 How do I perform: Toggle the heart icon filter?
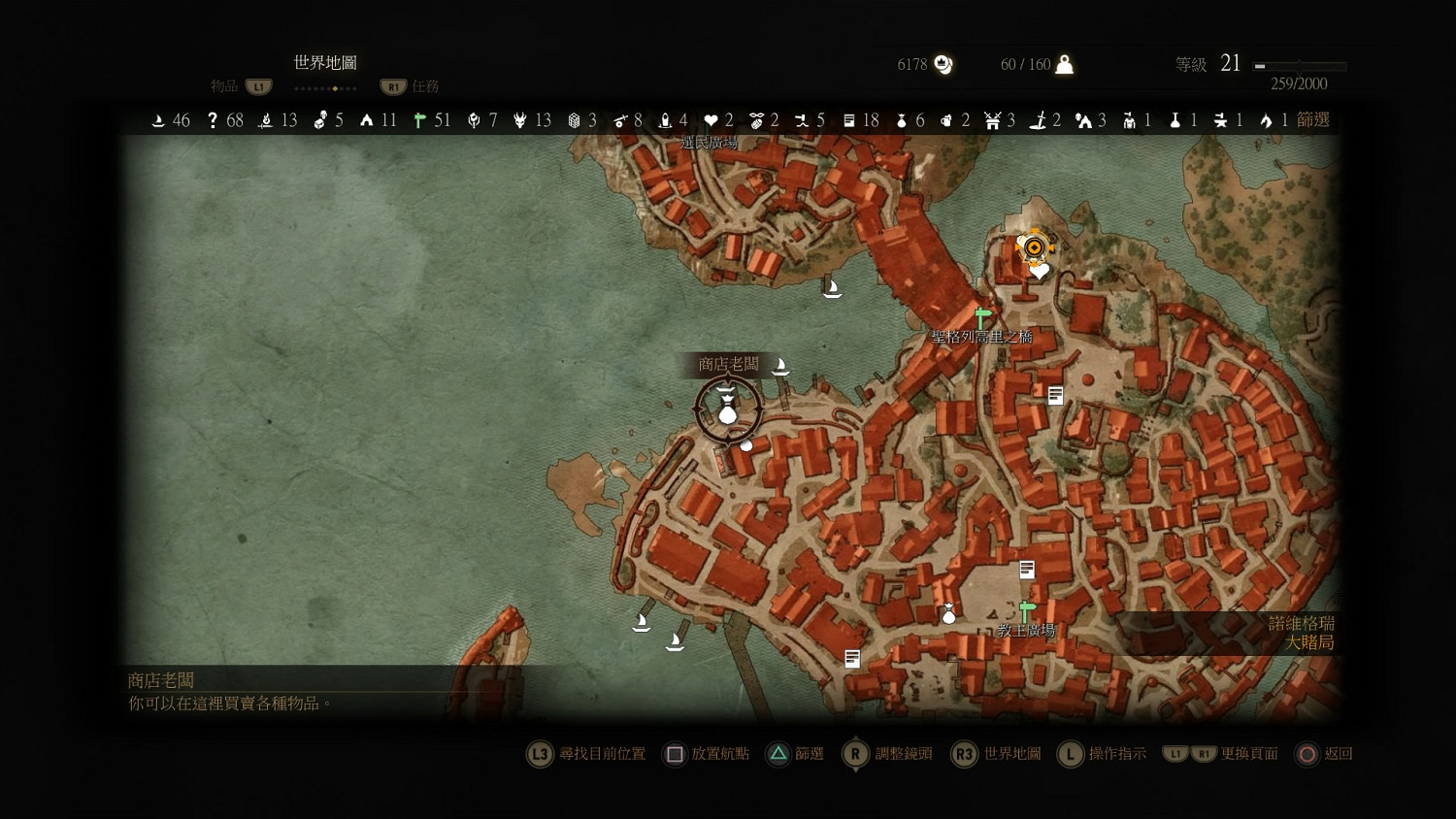711,120
